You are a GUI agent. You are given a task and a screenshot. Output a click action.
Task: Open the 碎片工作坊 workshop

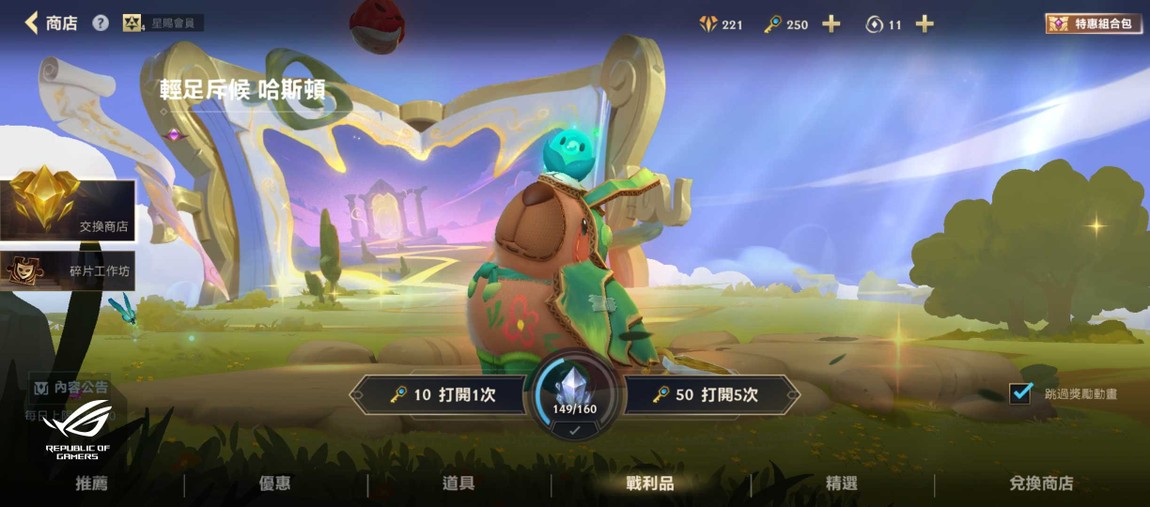68,270
